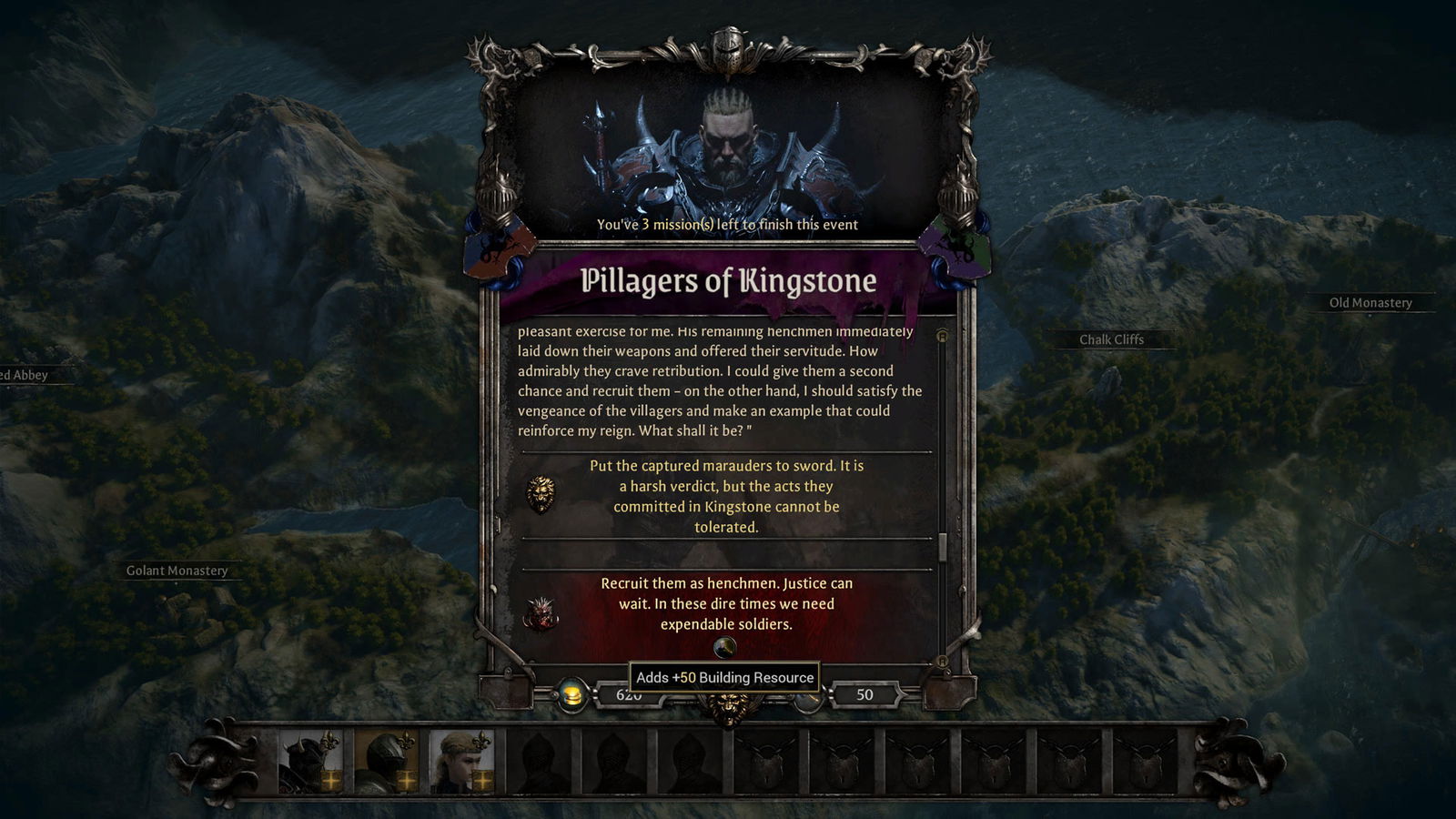Select the blonde woman hero portrait
Screen dimensions: 1456x819
(461, 761)
